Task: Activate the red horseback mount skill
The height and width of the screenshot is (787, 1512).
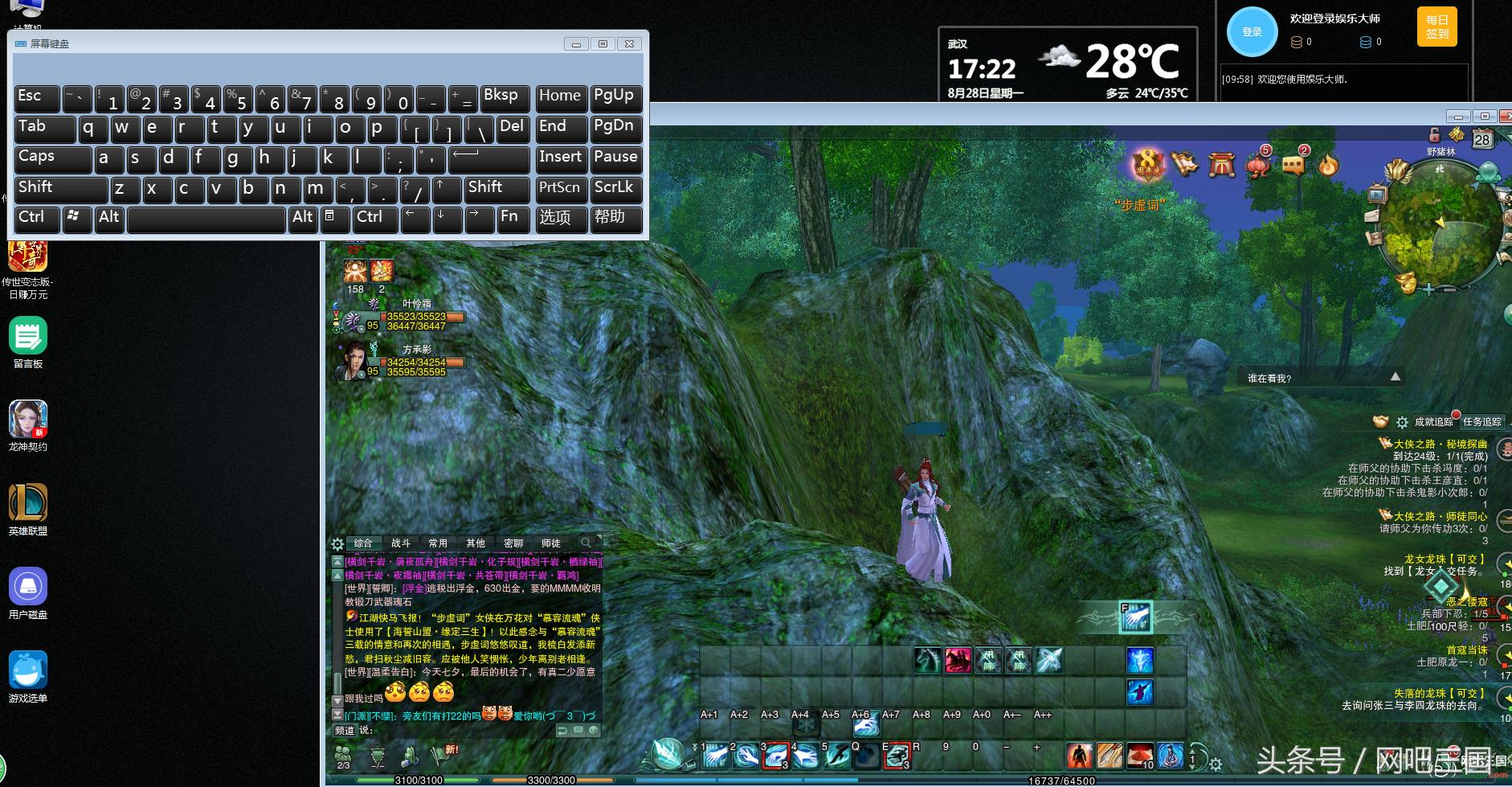Action: 958,661
